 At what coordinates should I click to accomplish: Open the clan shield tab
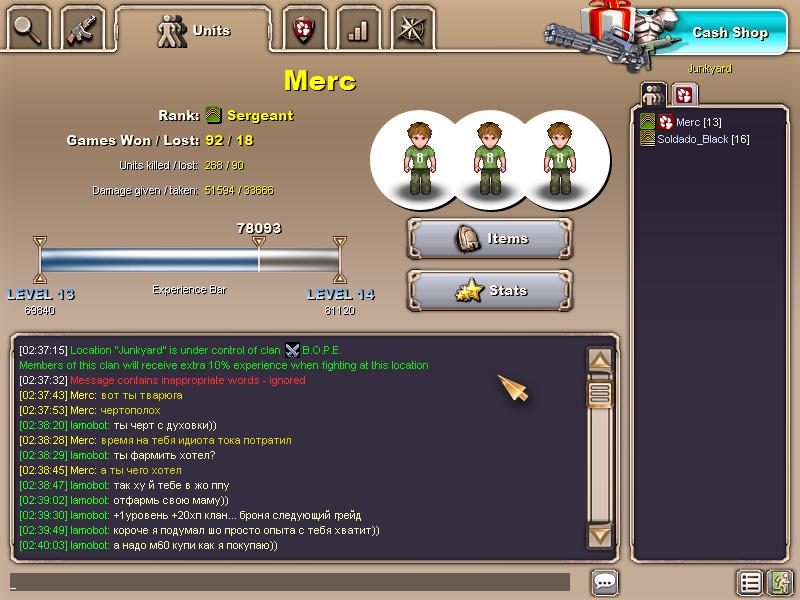click(x=304, y=30)
